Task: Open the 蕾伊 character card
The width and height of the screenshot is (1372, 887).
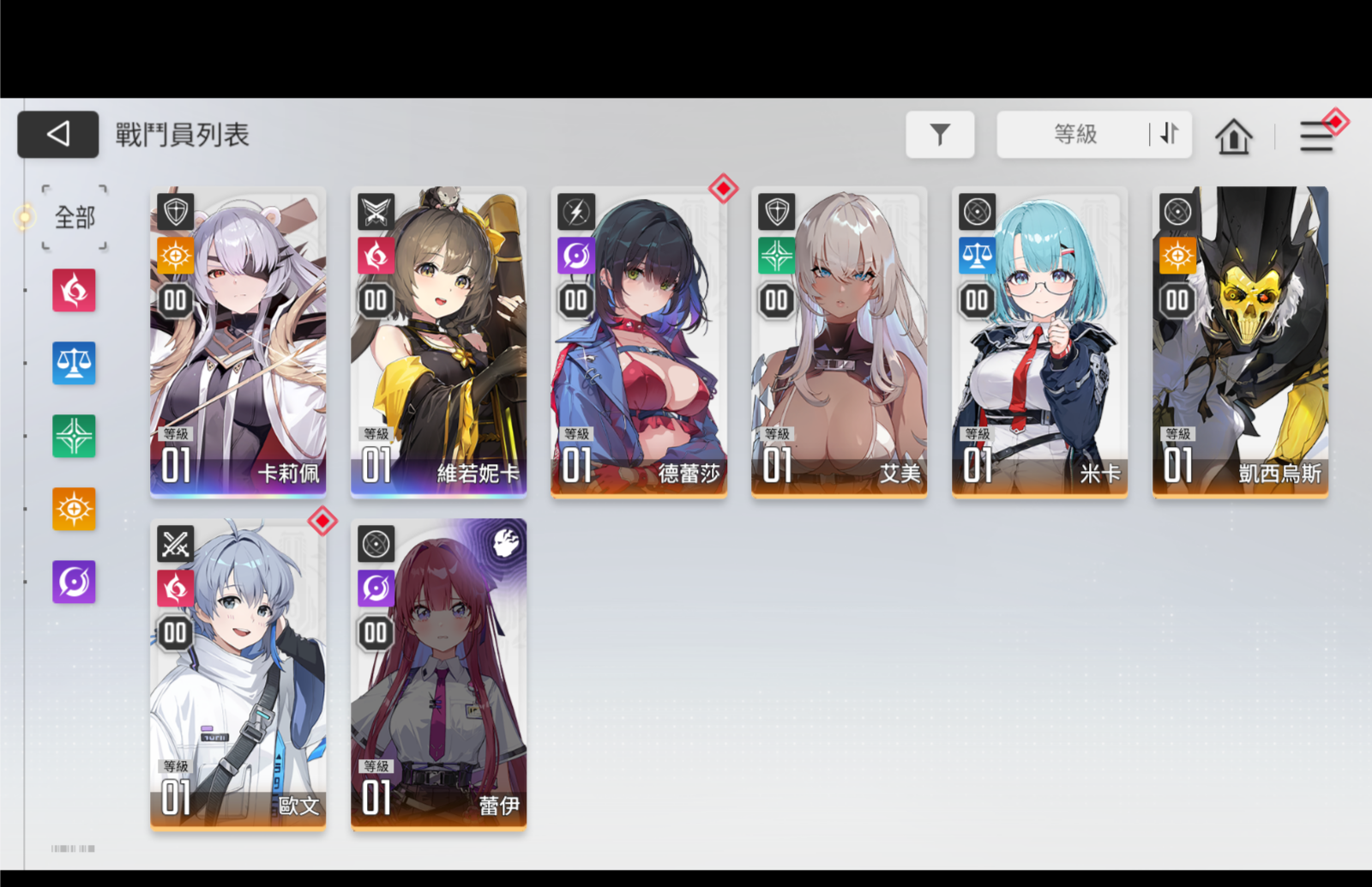Action: [x=439, y=673]
